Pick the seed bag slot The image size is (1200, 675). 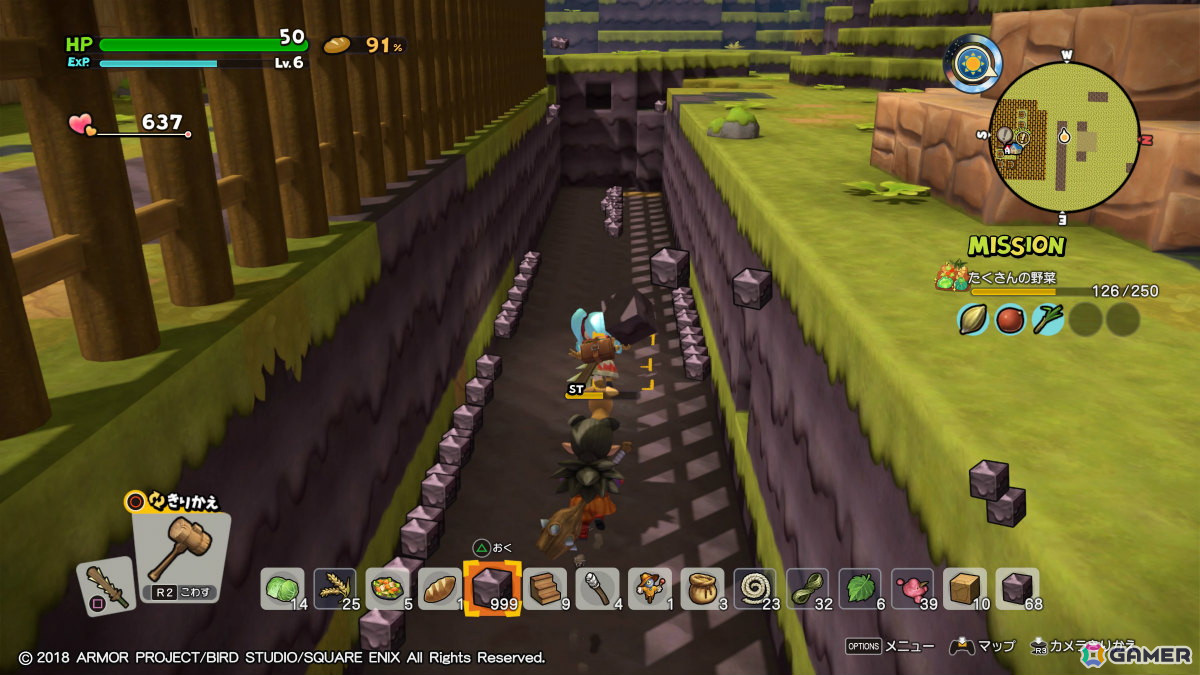click(703, 588)
